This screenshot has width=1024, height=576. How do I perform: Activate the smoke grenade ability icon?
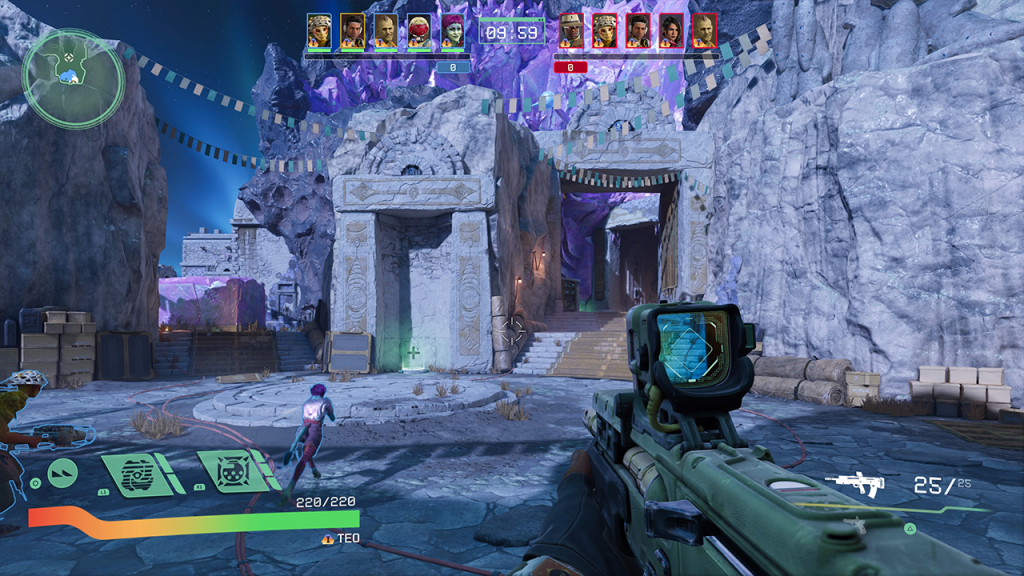[x=137, y=474]
